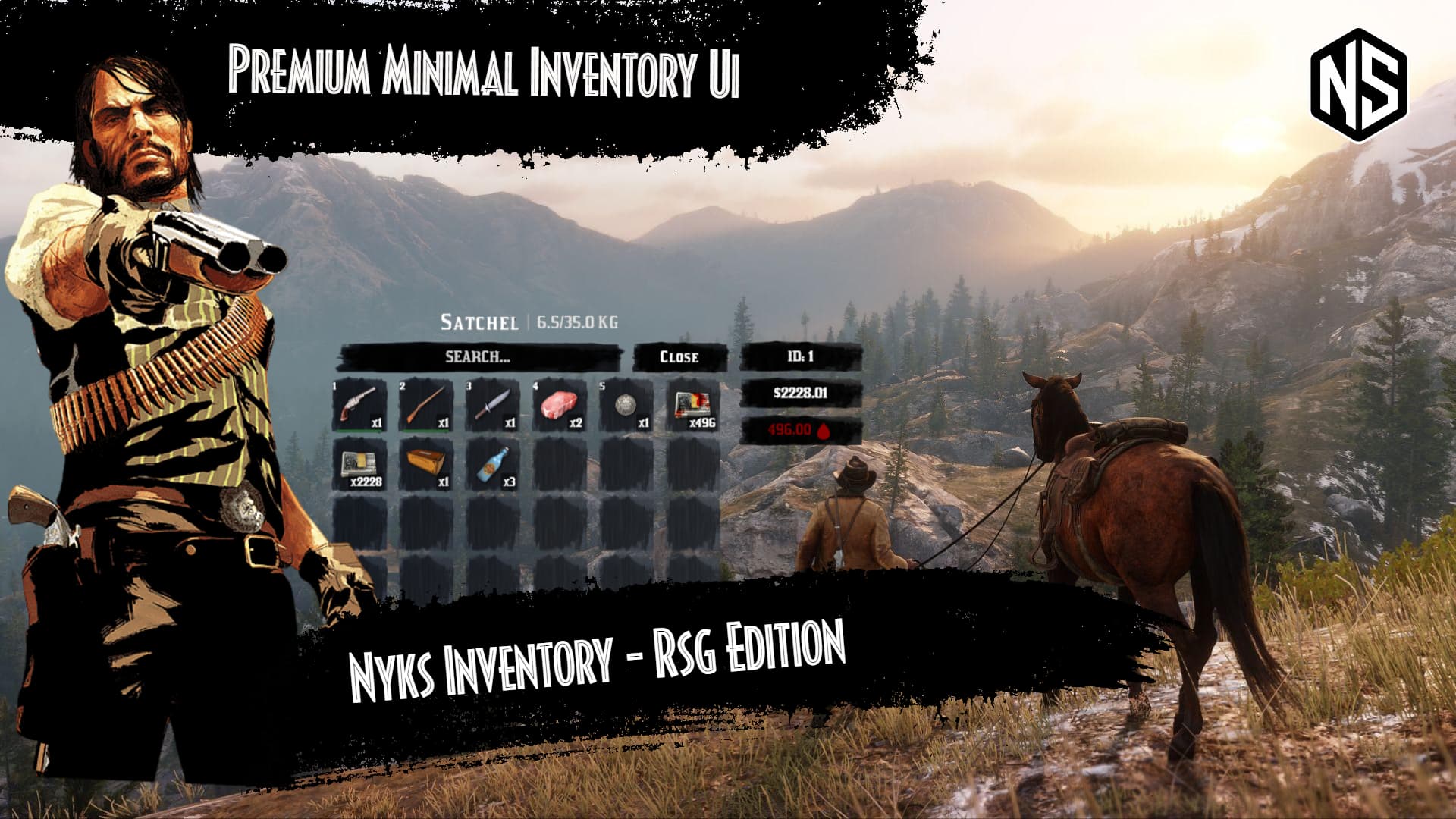Select the blood money item with x496
The image size is (1456, 819).
(x=692, y=402)
